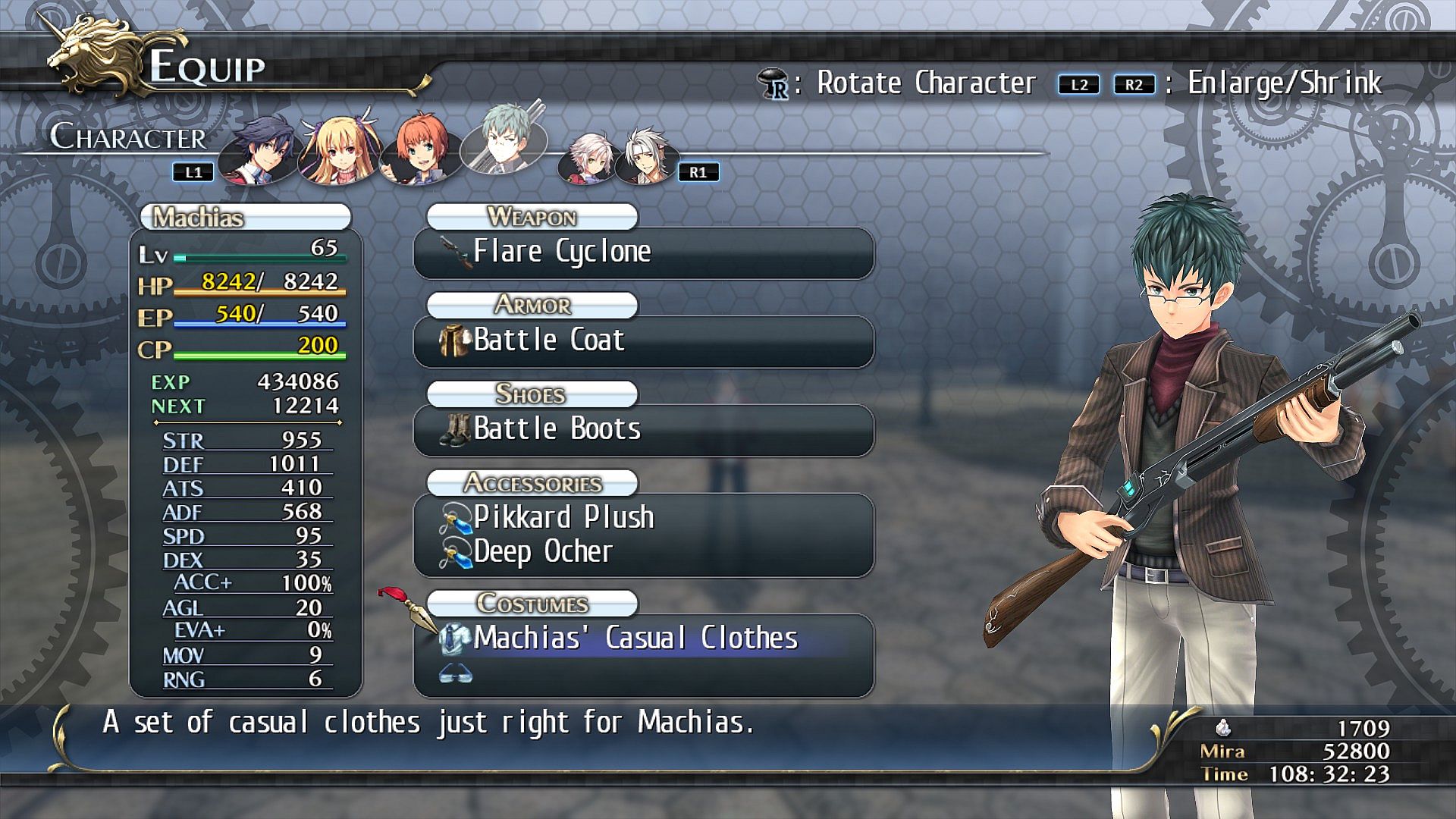Select the Battle Coat armor slot
The width and height of the screenshot is (1456, 819).
(643, 340)
